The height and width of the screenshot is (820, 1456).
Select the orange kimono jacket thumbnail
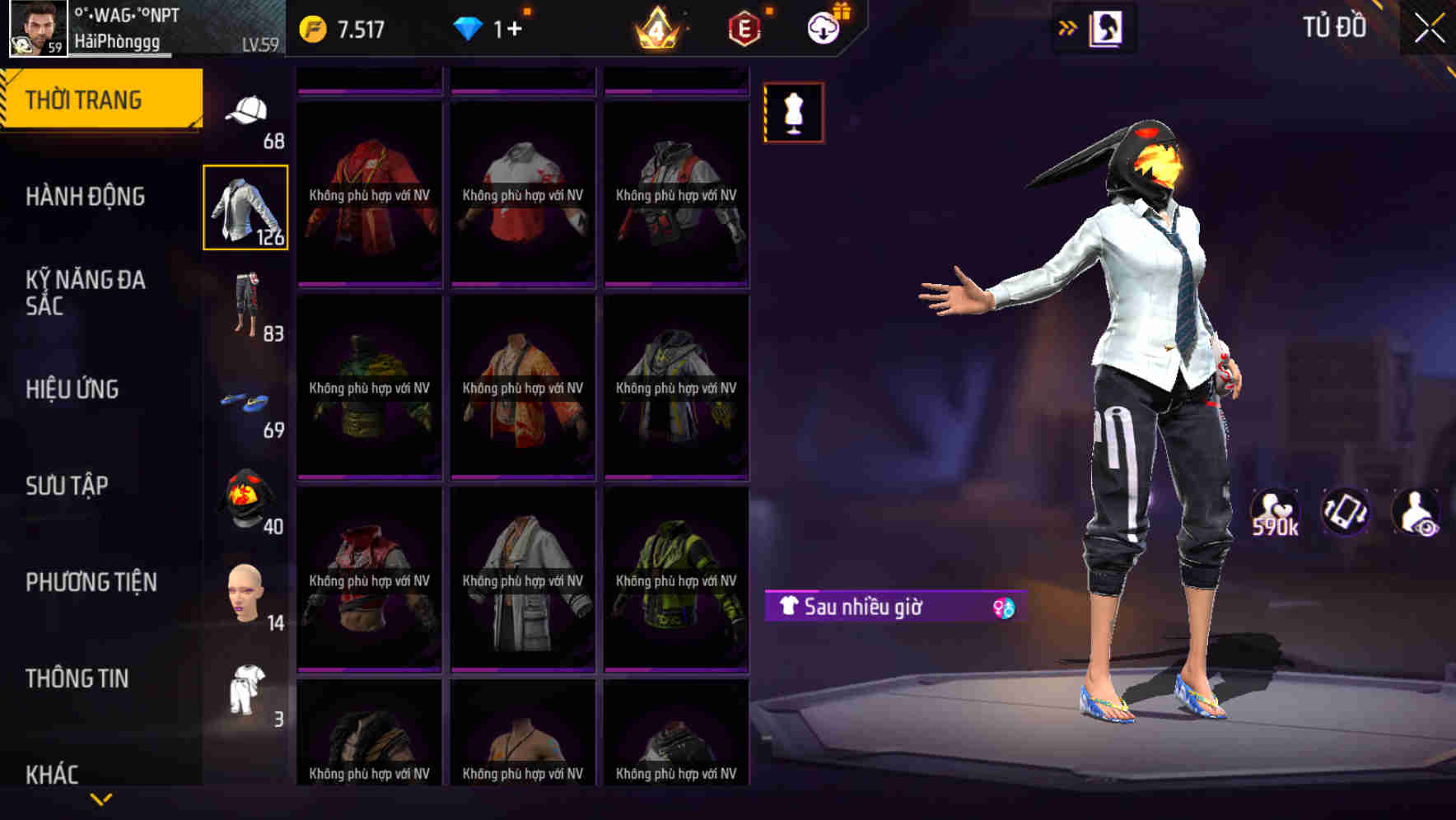[x=522, y=387]
